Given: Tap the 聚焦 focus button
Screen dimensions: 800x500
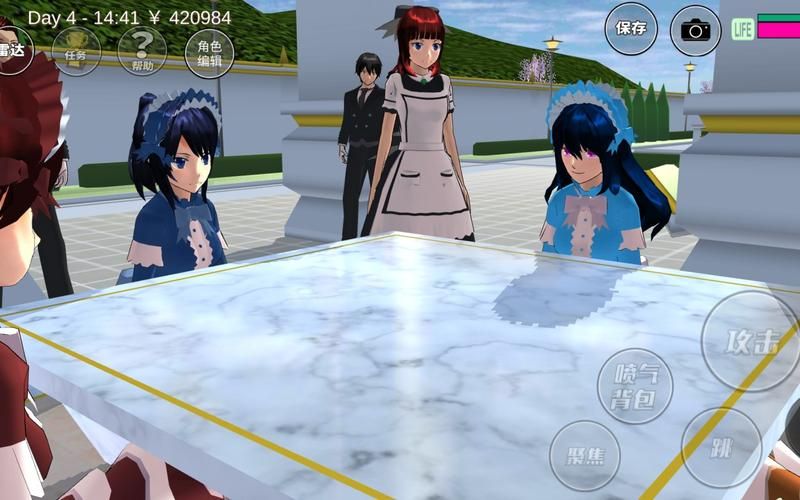Looking at the screenshot, I should click(585, 455).
